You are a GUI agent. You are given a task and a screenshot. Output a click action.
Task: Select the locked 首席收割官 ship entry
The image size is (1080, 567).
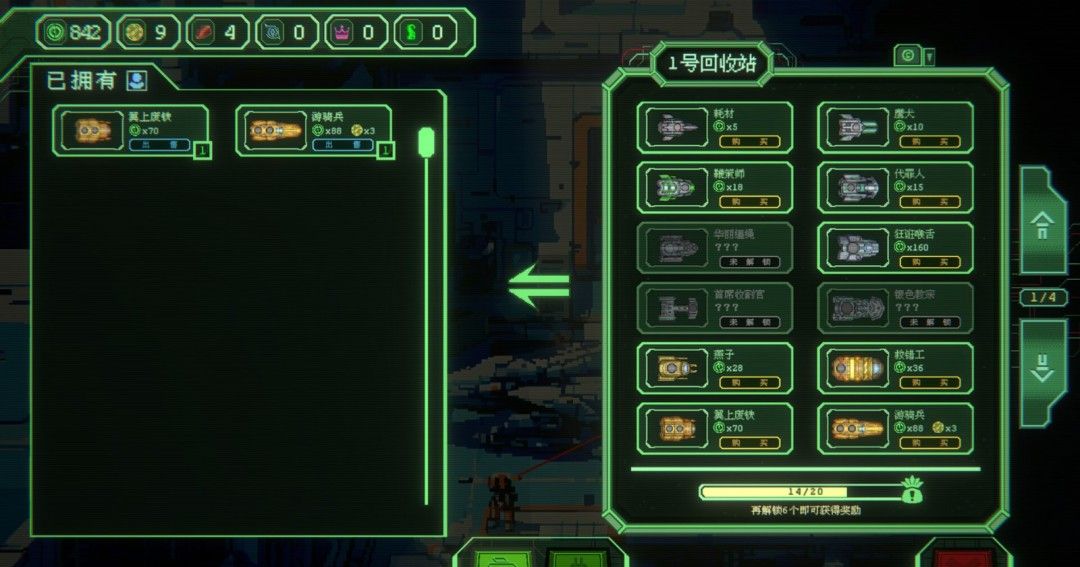[x=715, y=308]
